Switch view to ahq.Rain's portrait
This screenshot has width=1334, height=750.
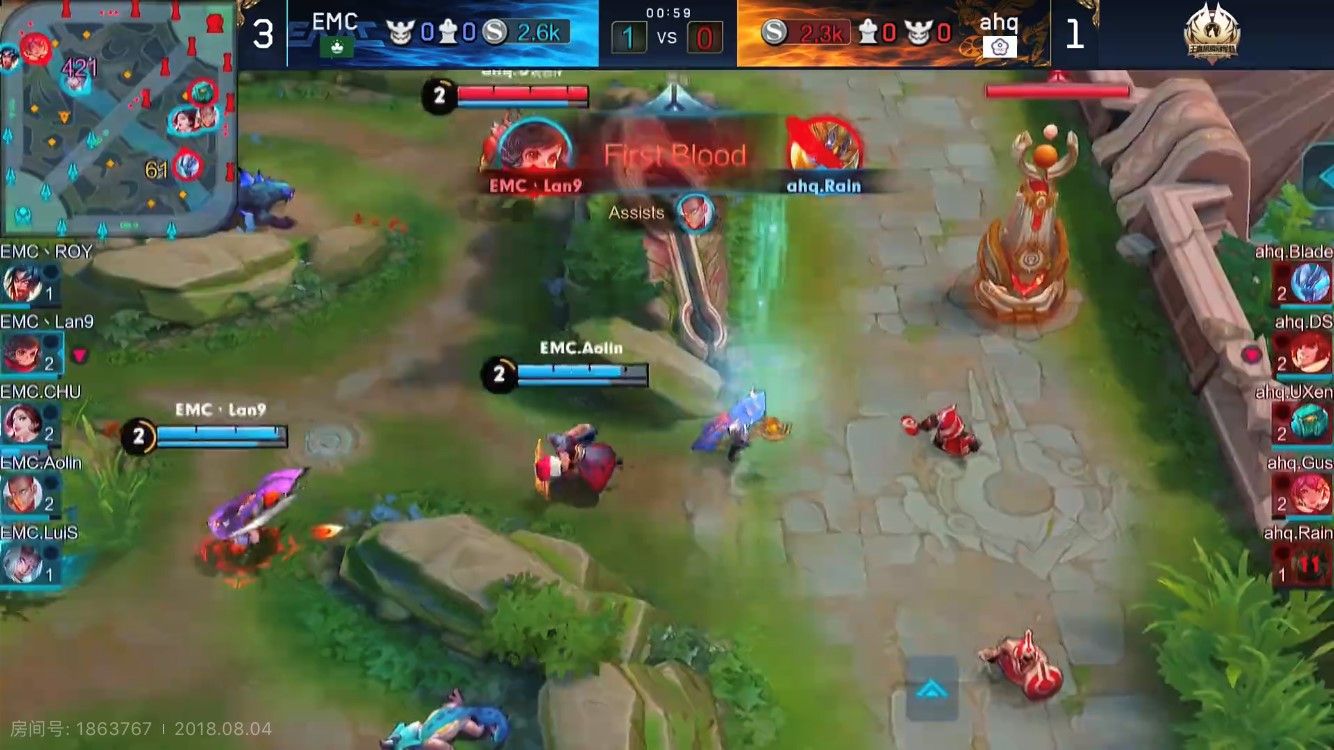click(1311, 564)
